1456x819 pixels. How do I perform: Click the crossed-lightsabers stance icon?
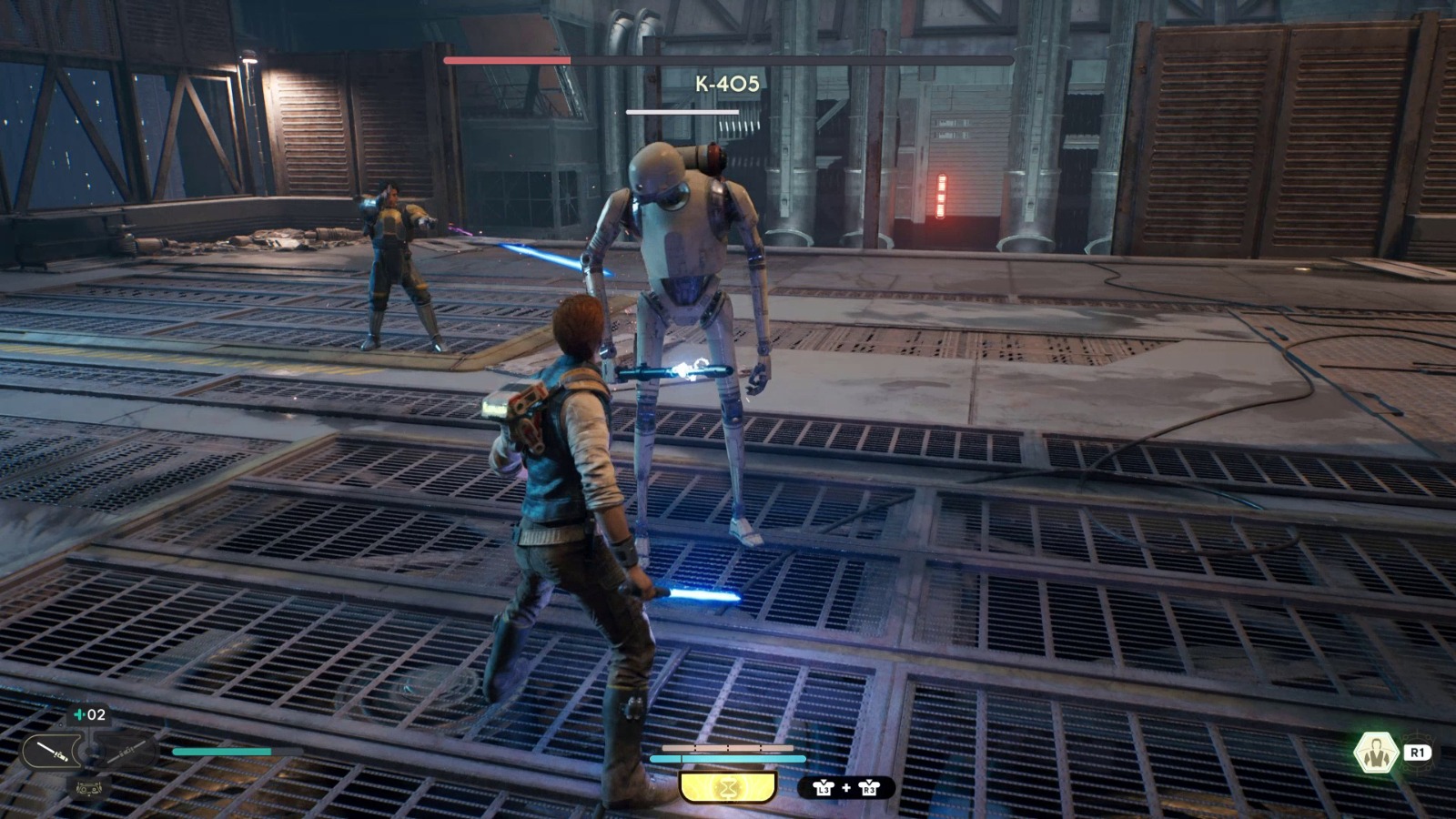(x=127, y=752)
